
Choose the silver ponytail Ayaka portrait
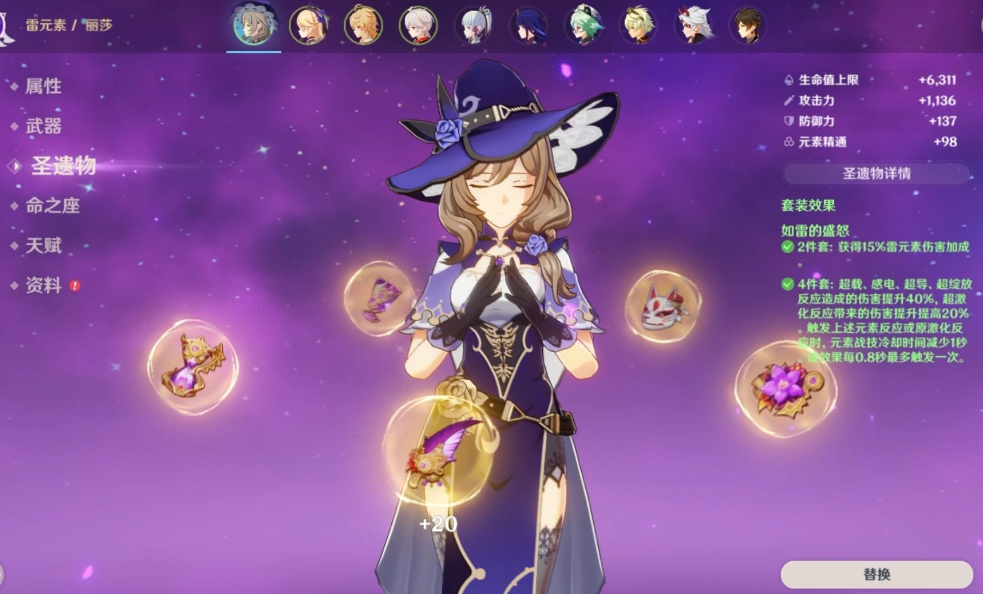473,25
